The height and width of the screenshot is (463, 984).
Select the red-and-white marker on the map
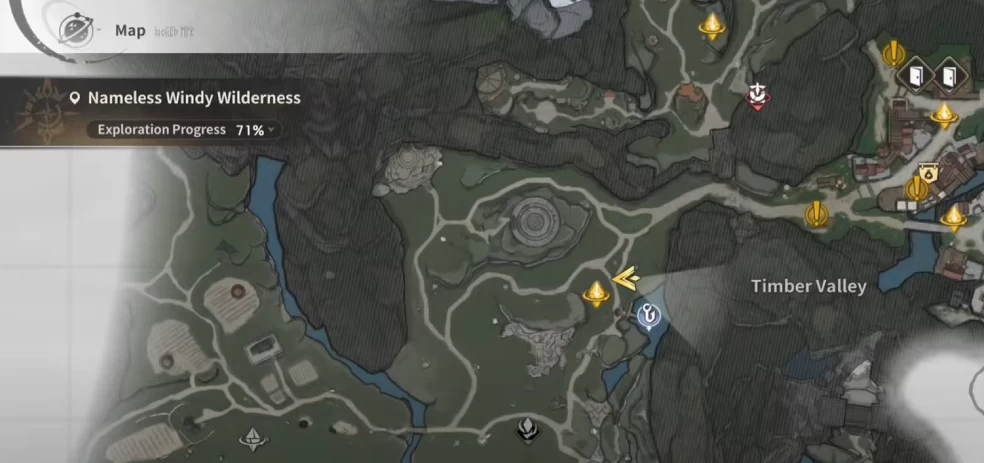[x=758, y=96]
